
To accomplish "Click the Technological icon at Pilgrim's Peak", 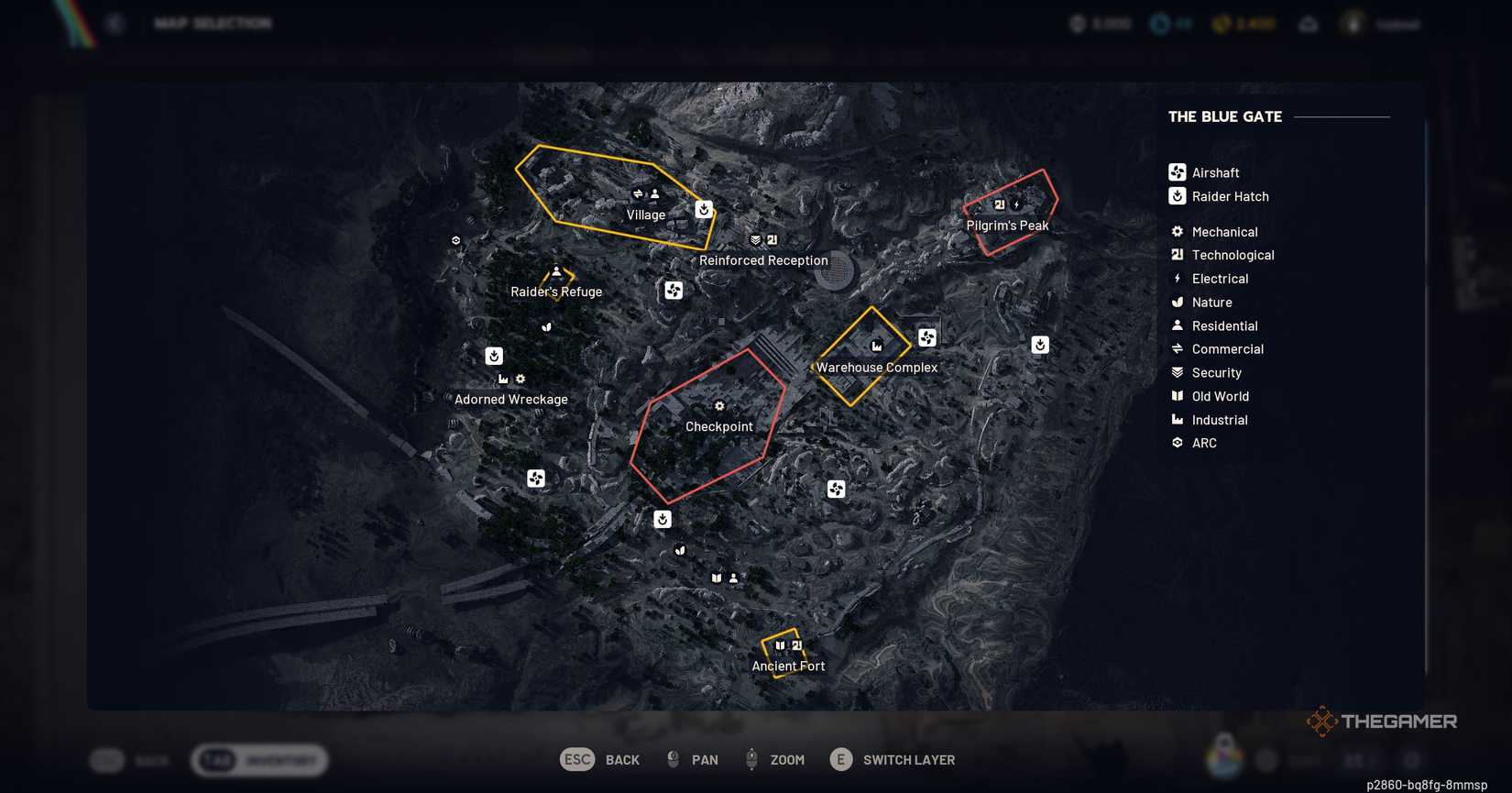I will tap(999, 204).
